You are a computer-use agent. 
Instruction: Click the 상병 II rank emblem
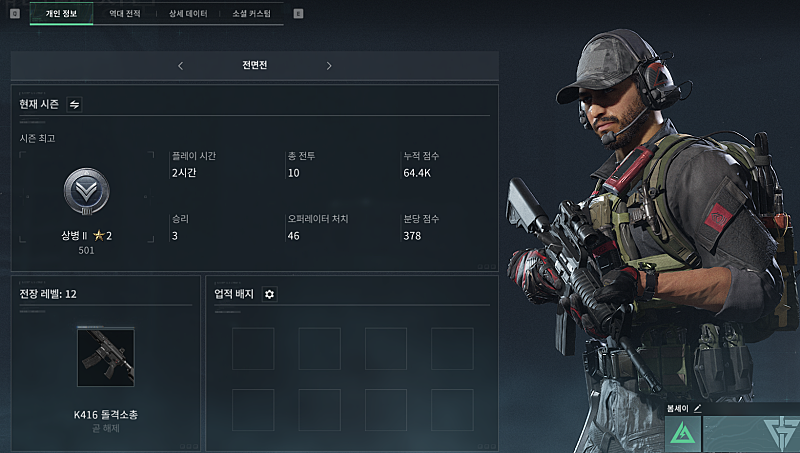85,190
